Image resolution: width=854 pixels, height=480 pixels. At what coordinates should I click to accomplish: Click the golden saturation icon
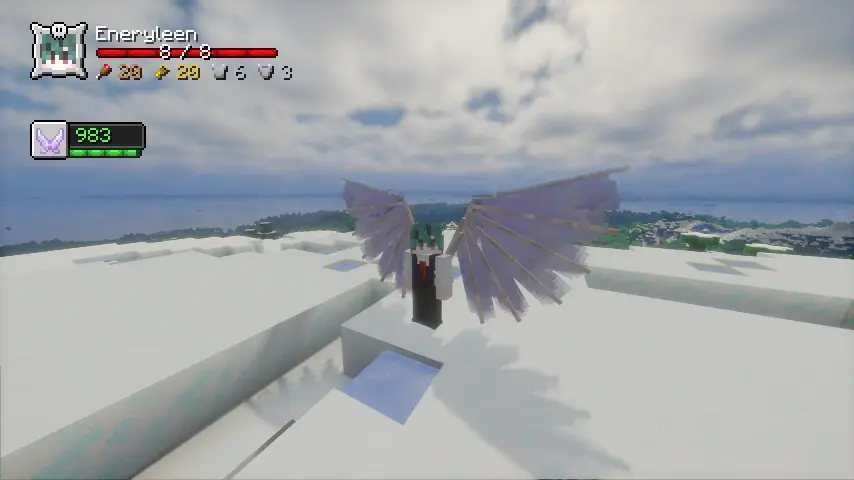162,72
